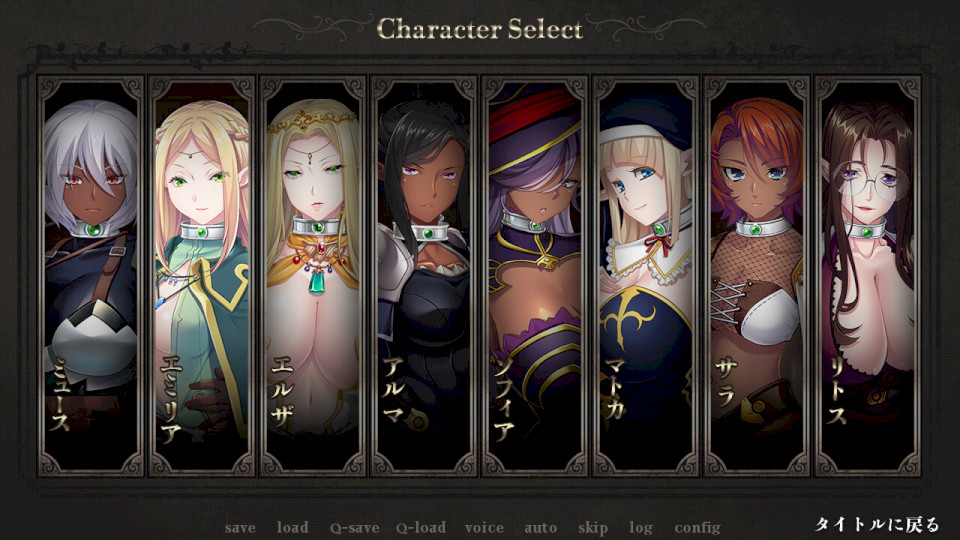This screenshot has height=540, width=960.
Task: Open the message log
Action: click(x=641, y=528)
